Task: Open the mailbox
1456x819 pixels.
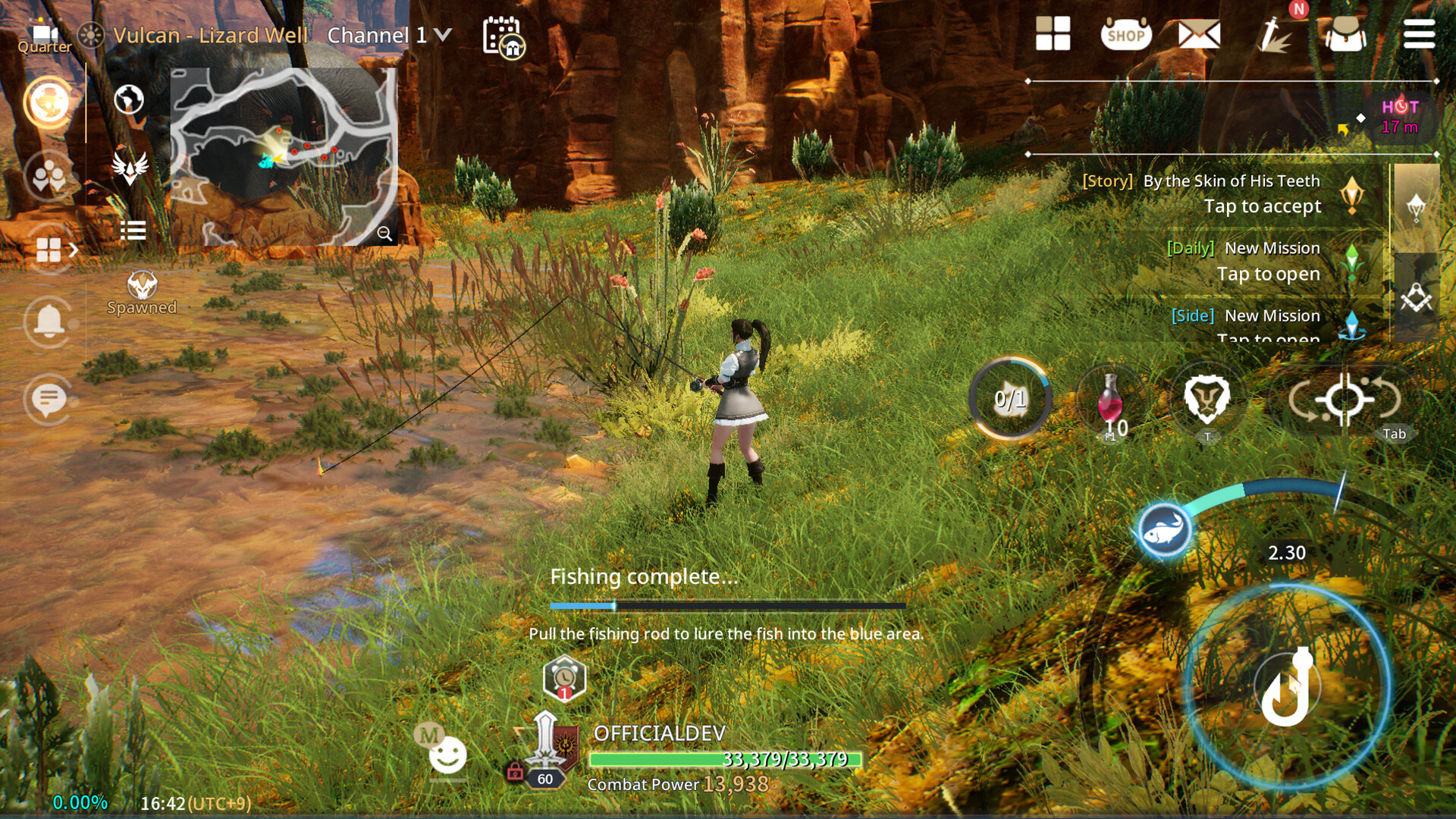Action: [x=1200, y=34]
